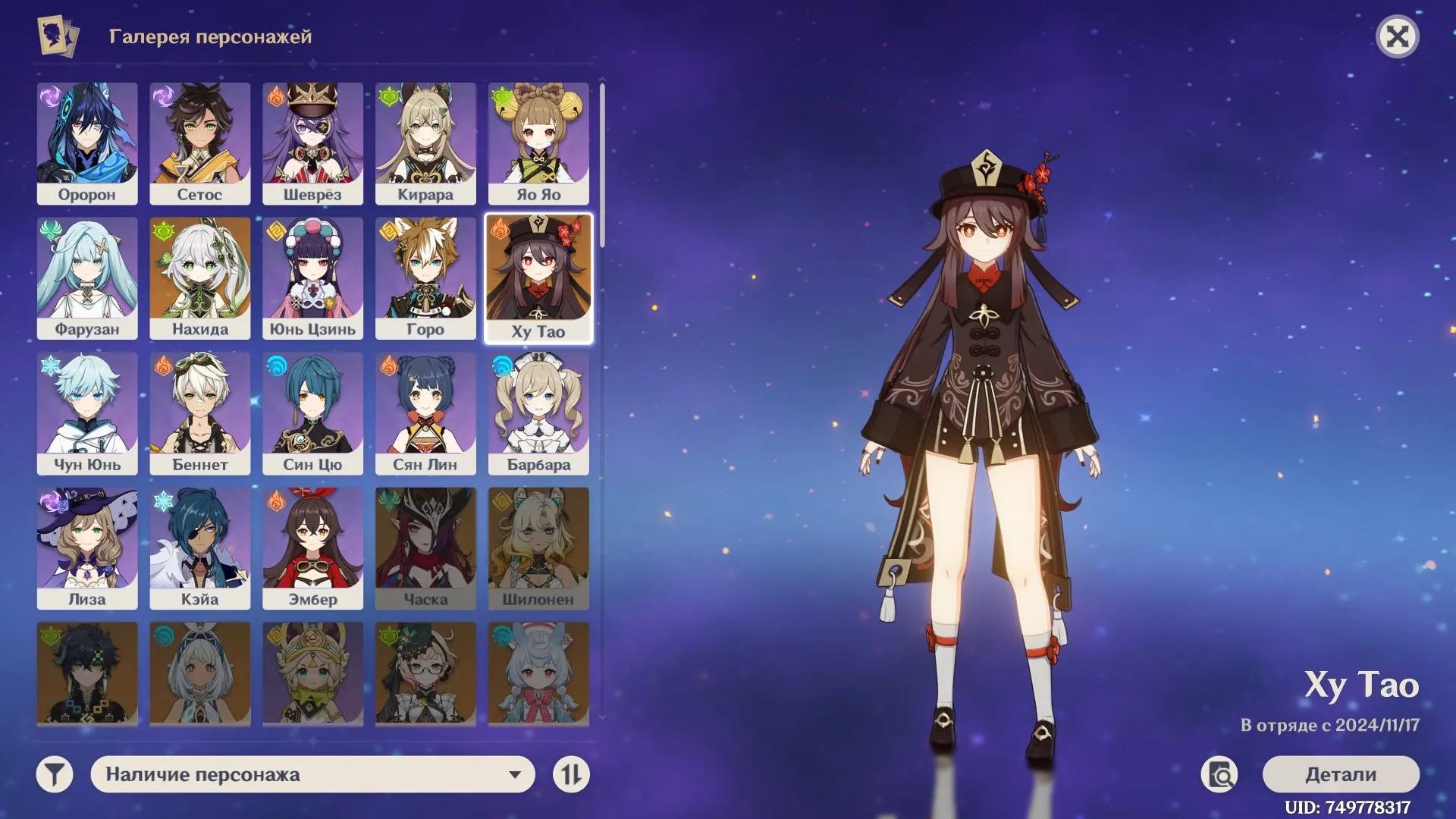Close the character gallery window
The width and height of the screenshot is (1456, 819).
pyautogui.click(x=1399, y=36)
